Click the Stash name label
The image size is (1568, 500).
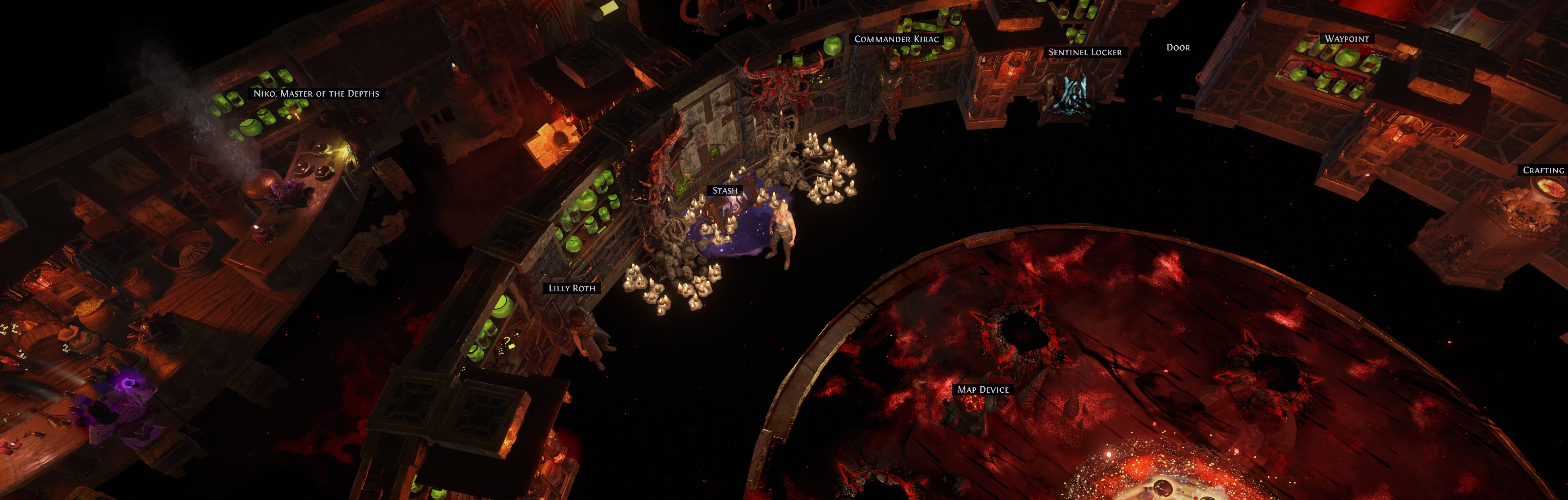click(725, 191)
